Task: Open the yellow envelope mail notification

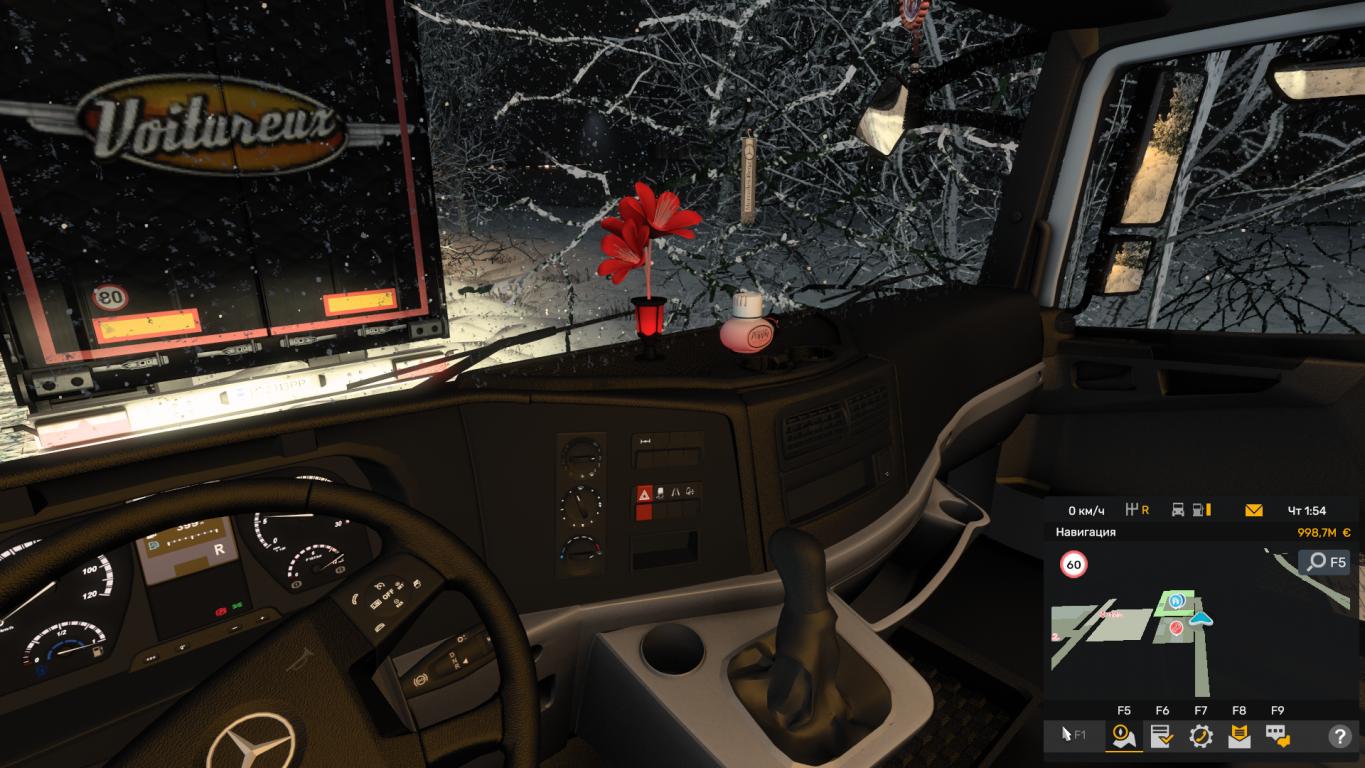Action: point(1253,510)
